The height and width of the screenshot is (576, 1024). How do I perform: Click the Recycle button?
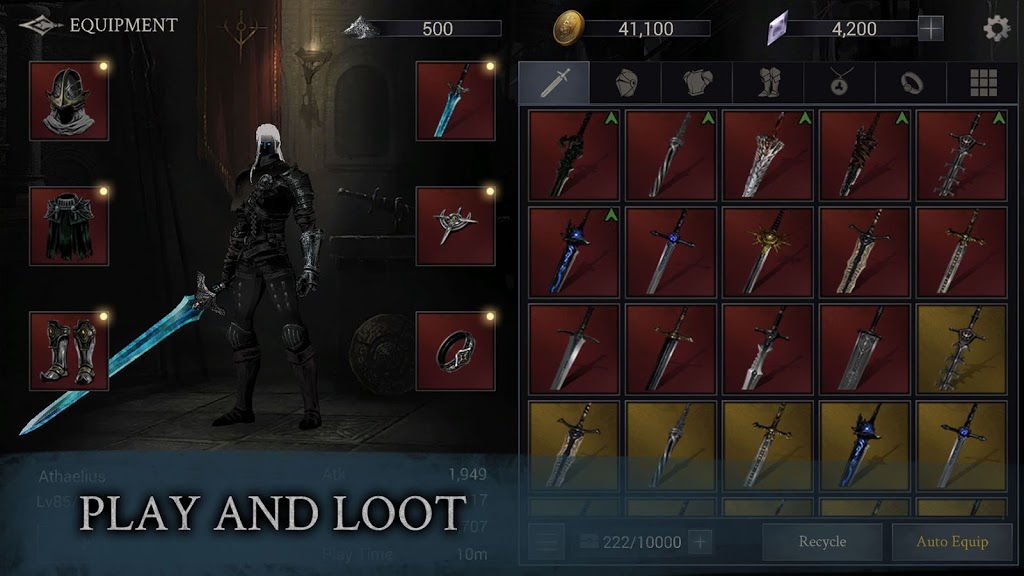coord(822,542)
